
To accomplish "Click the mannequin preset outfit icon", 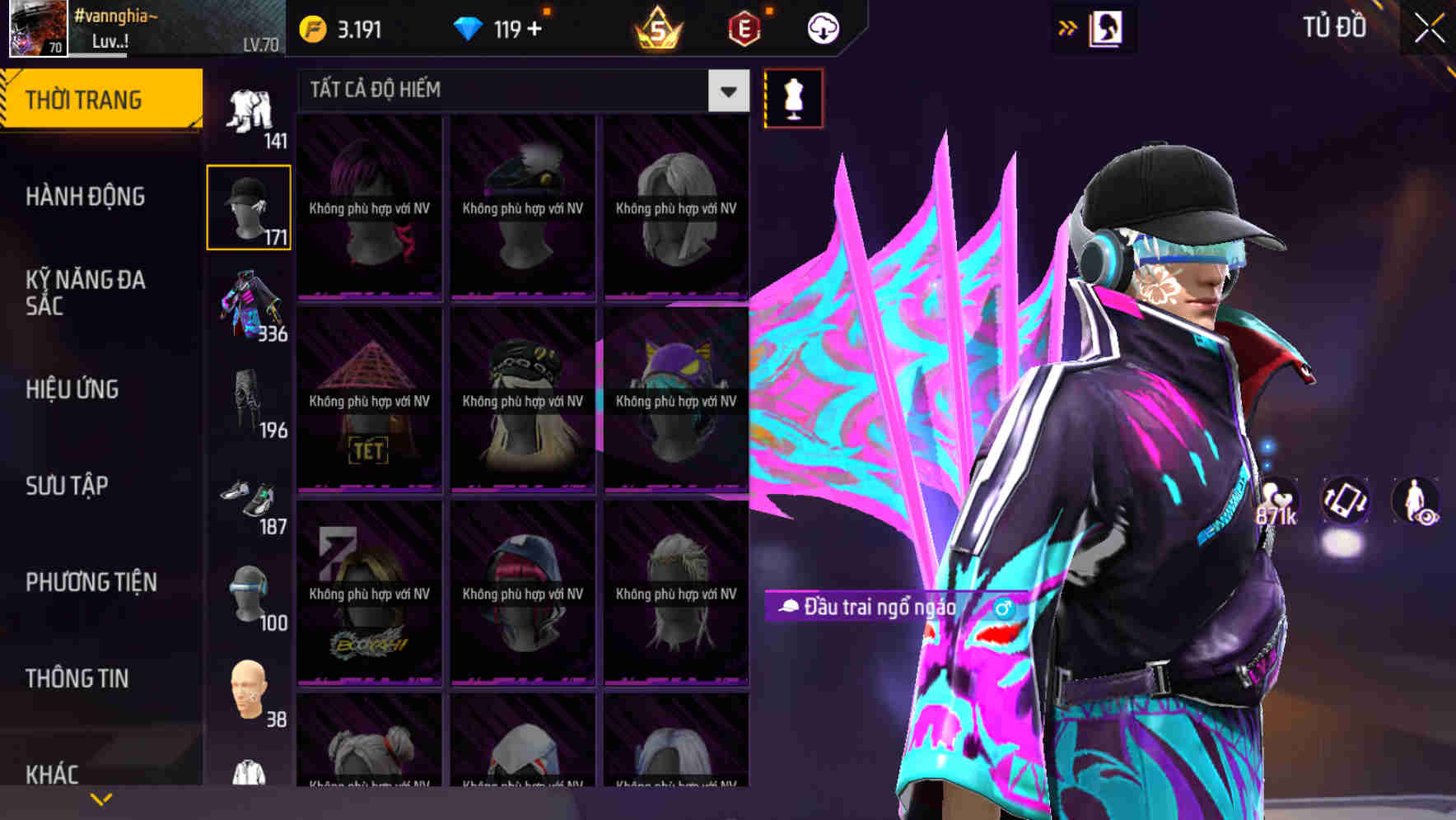I will pyautogui.click(x=792, y=97).
